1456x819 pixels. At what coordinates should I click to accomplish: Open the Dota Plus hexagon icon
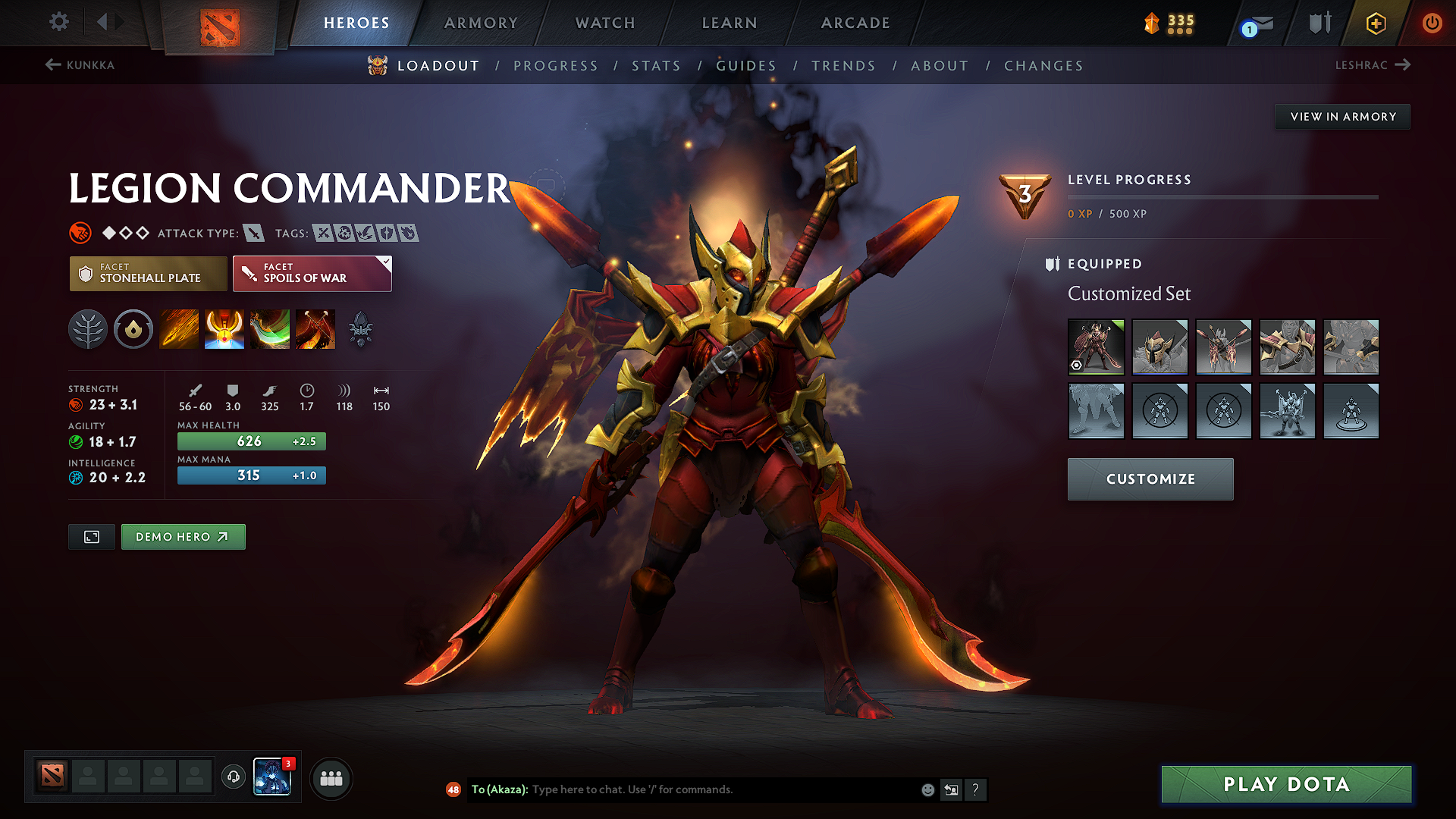1375,23
